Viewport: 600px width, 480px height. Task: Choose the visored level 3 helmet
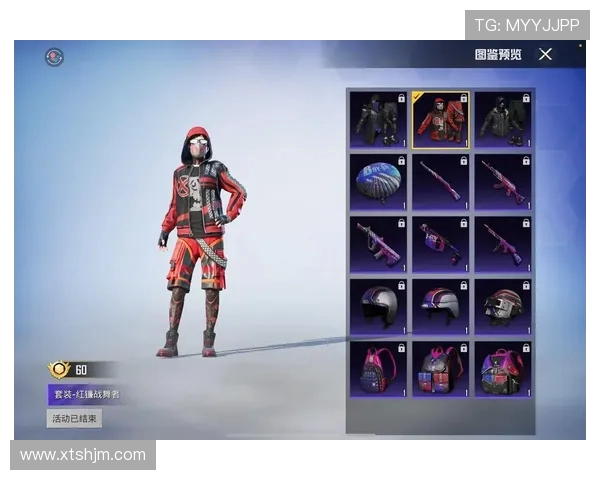(502, 305)
